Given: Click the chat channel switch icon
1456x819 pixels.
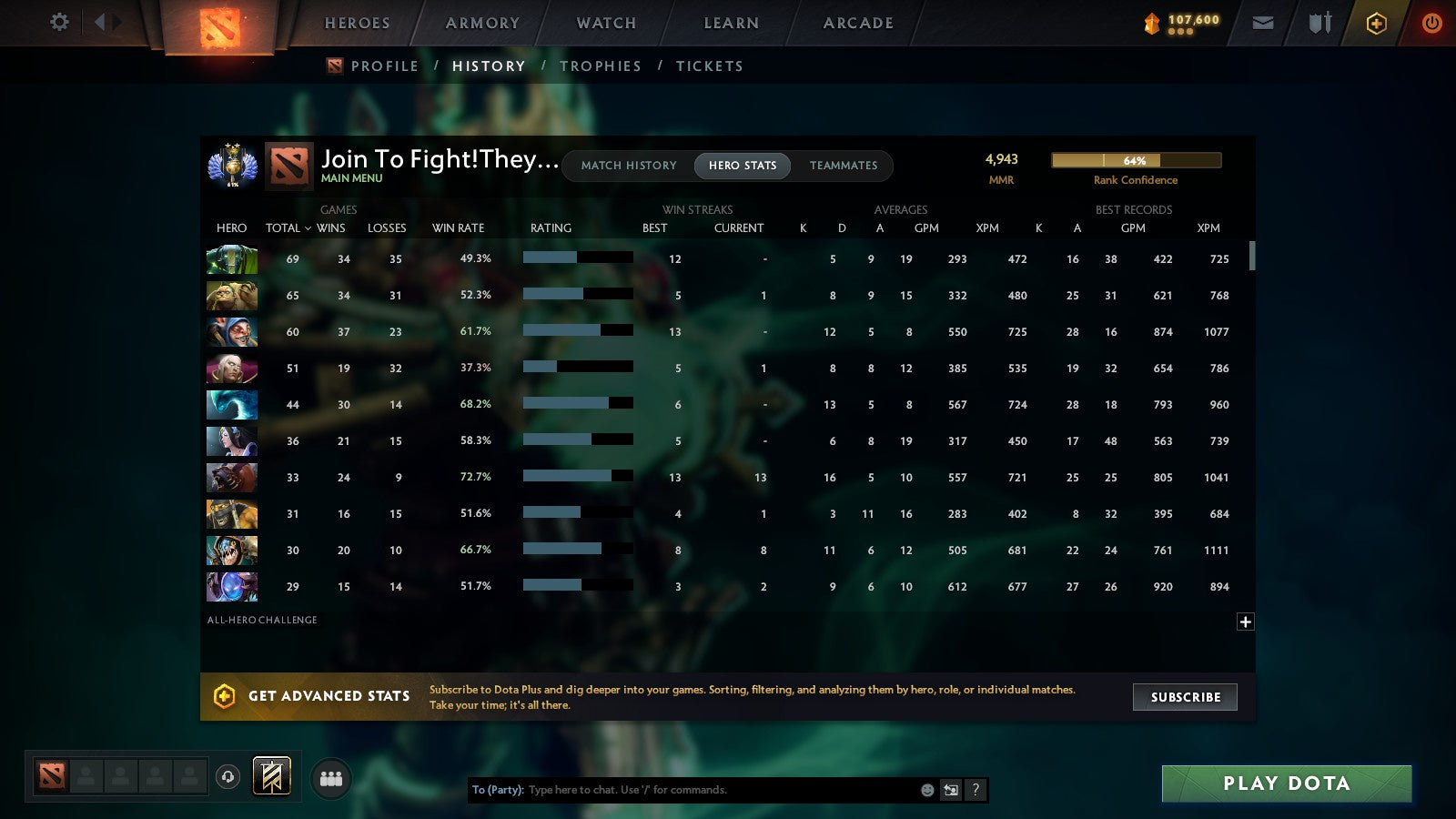Looking at the screenshot, I should point(950,790).
